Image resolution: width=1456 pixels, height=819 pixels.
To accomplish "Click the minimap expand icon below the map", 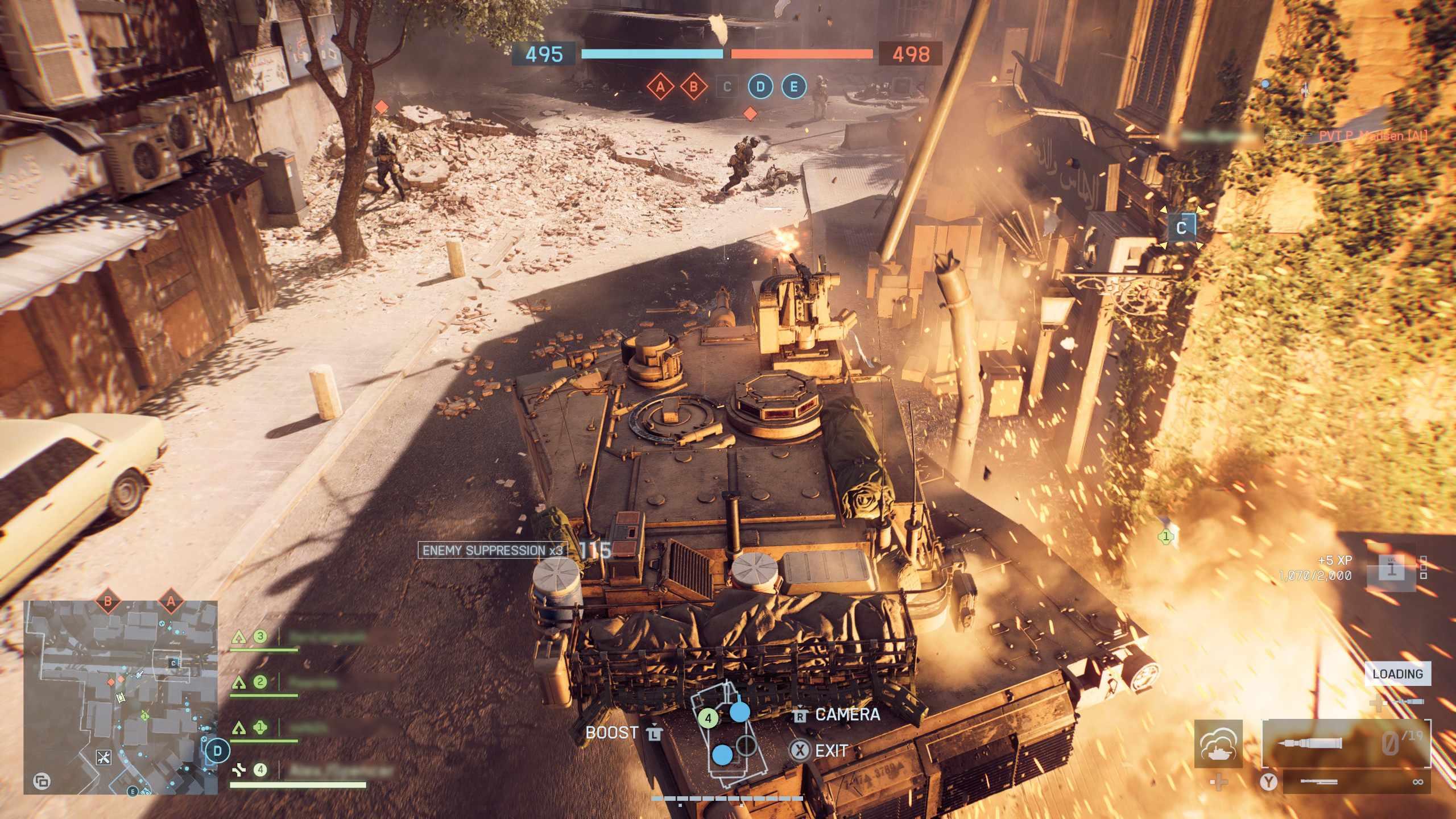I will [42, 781].
